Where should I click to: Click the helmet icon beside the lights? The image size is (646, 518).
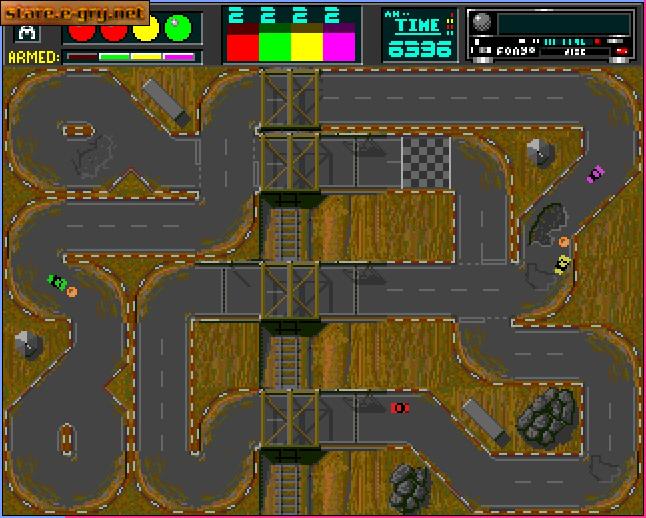pos(25,33)
